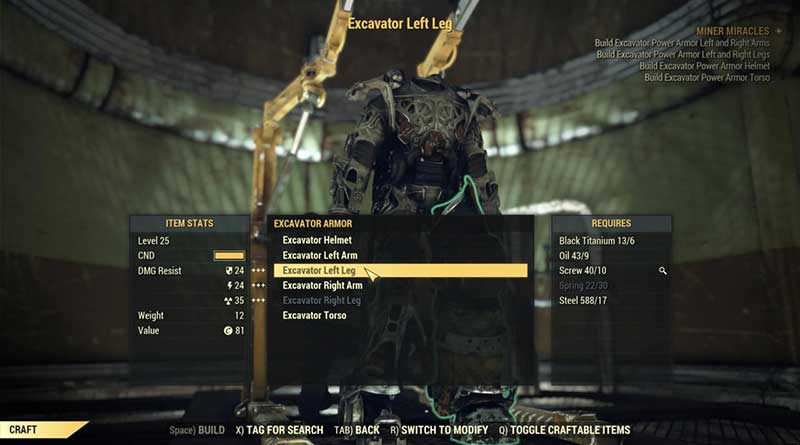Select the Steel requirement row
800x445 pixels.
coord(585,300)
